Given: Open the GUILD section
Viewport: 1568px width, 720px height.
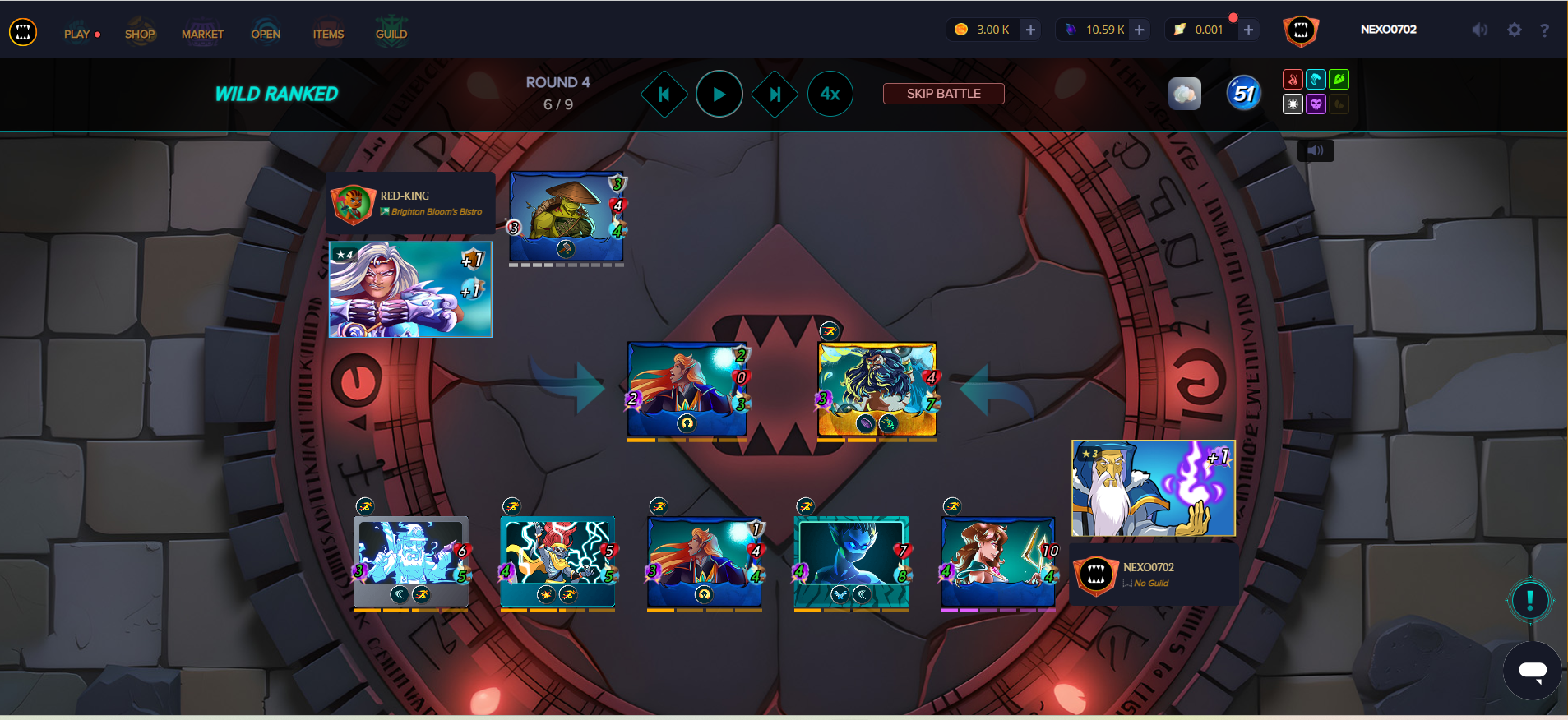Looking at the screenshot, I should tap(391, 34).
